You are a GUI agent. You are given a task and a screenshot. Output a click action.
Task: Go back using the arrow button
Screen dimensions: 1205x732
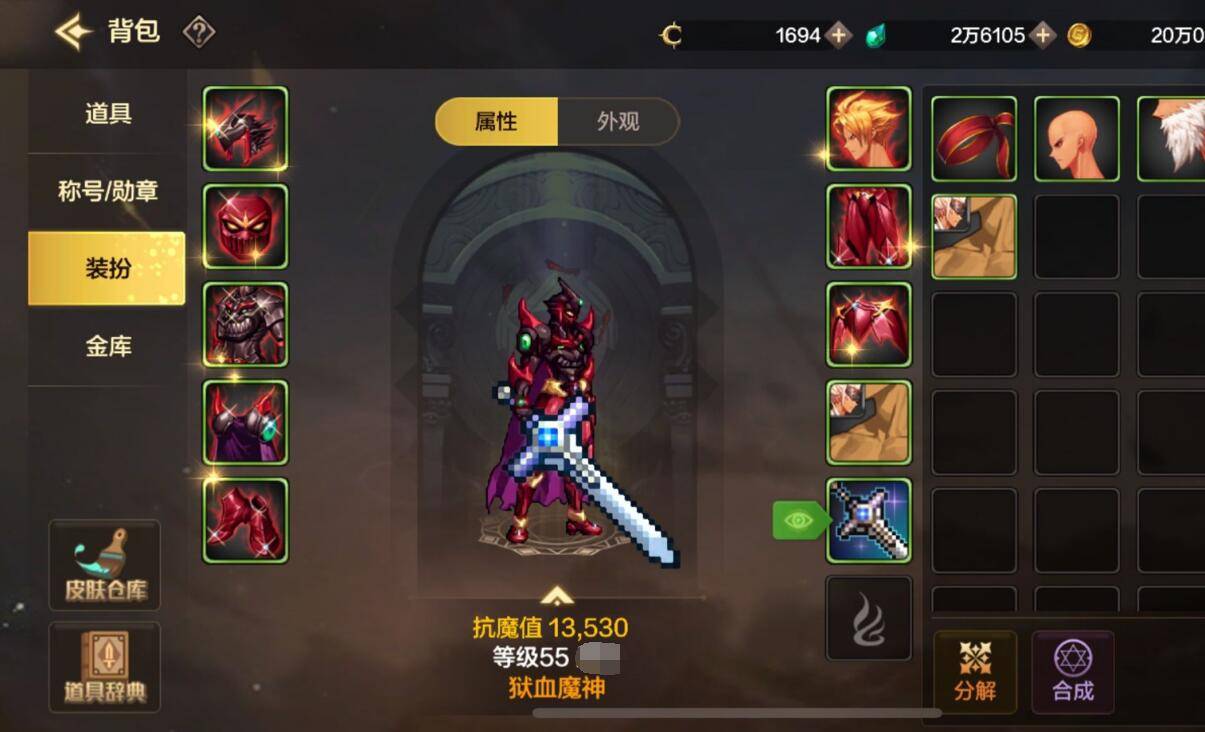pos(74,32)
